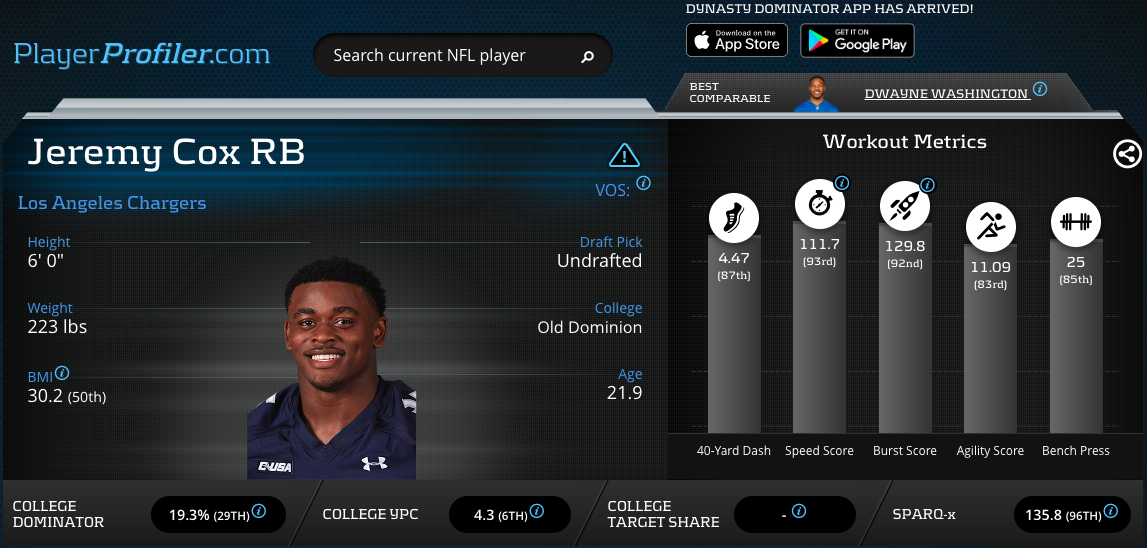
Task: Show the BMI info tooltip
Action: tap(63, 372)
